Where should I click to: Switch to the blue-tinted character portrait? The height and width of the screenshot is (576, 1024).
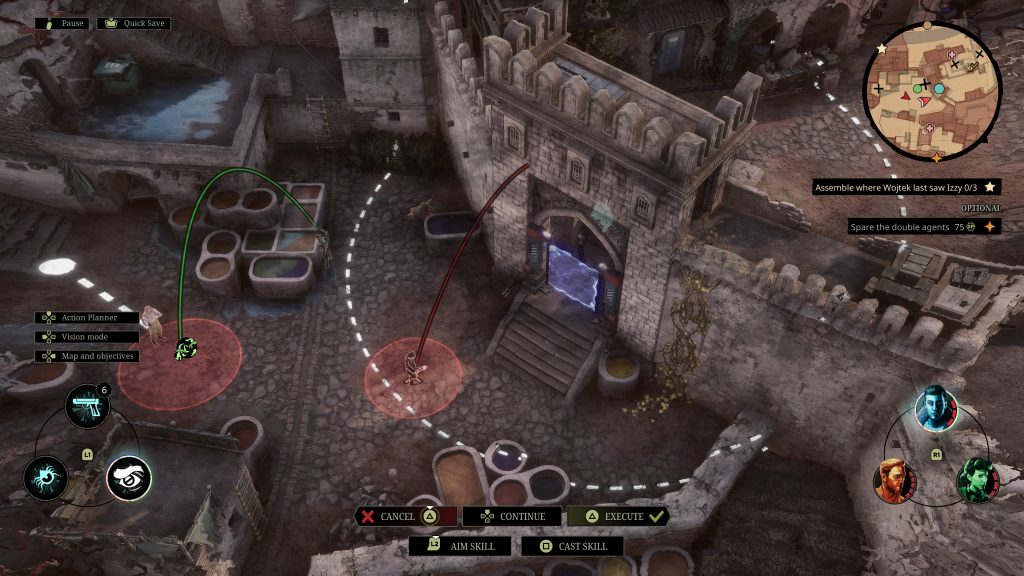[x=936, y=408]
